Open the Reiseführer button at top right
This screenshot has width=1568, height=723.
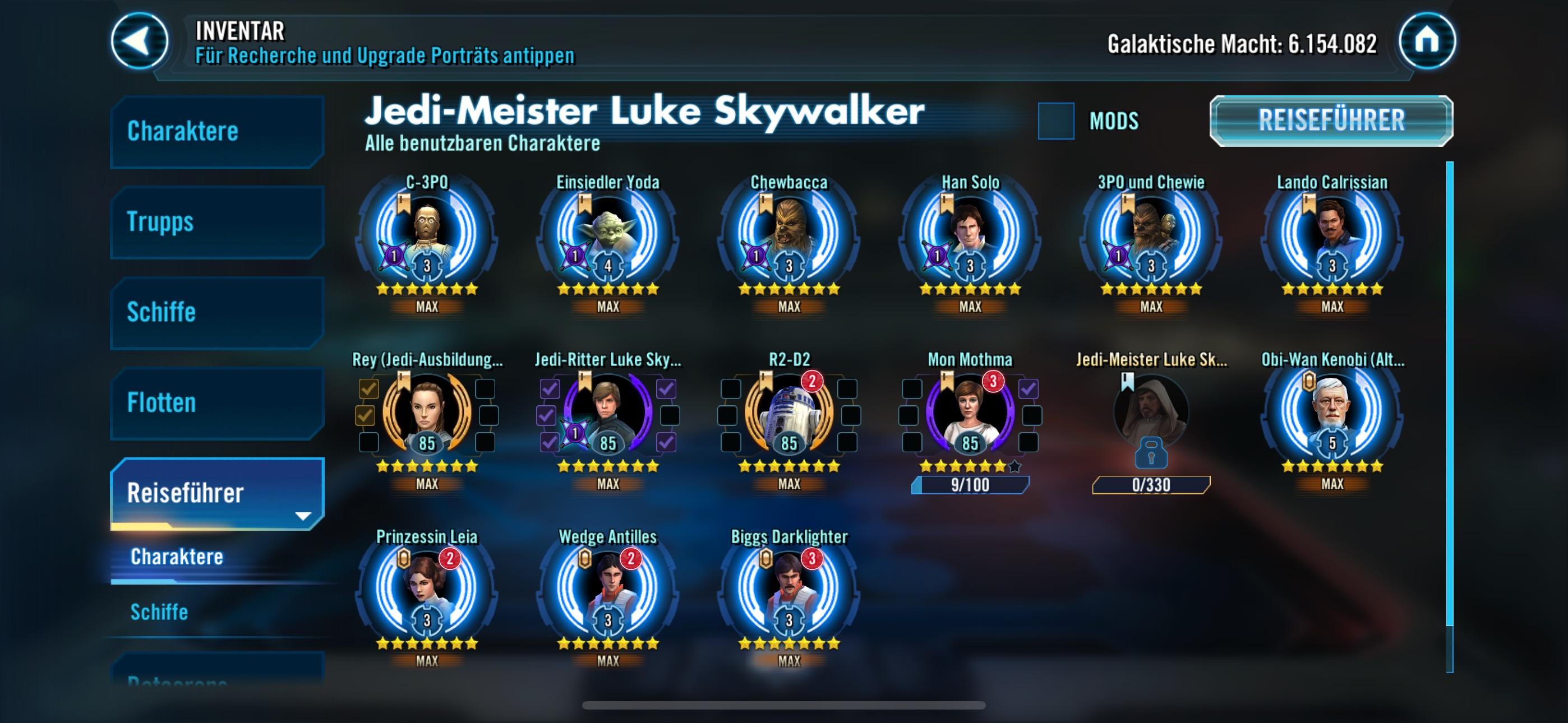pos(1331,121)
